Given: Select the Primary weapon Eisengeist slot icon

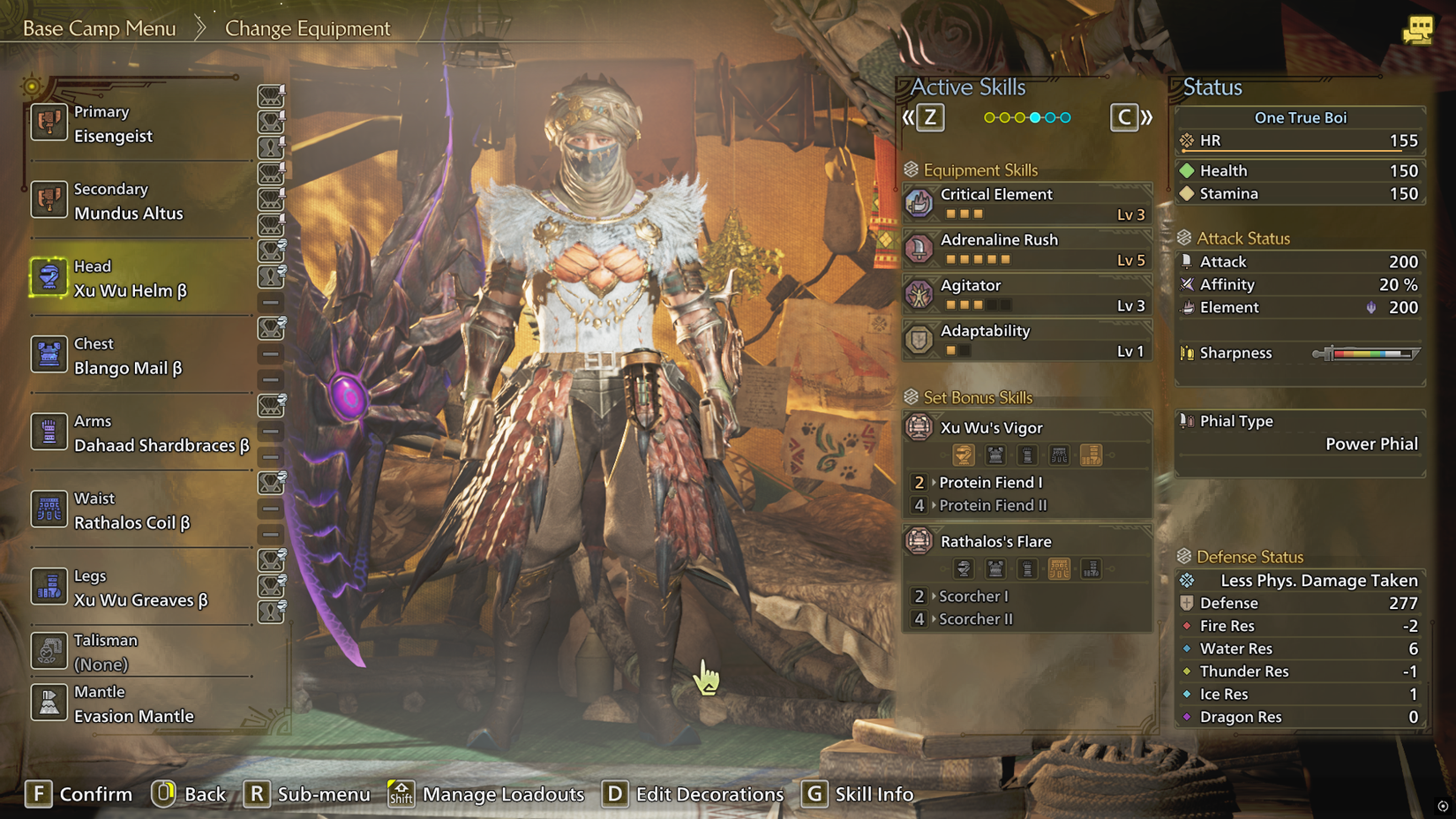Looking at the screenshot, I should 50,124.
